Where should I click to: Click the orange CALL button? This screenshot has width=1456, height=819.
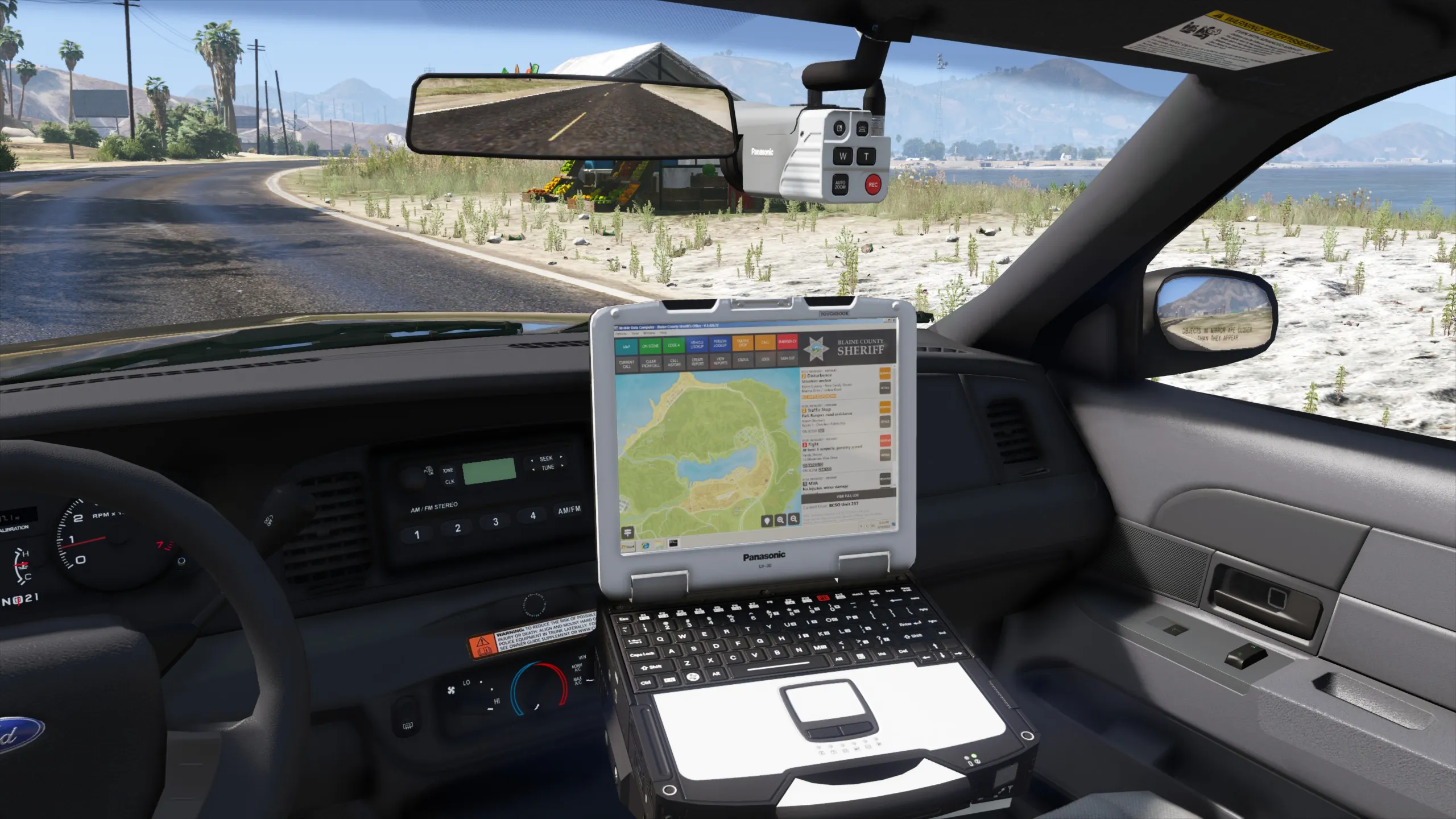[x=765, y=342]
